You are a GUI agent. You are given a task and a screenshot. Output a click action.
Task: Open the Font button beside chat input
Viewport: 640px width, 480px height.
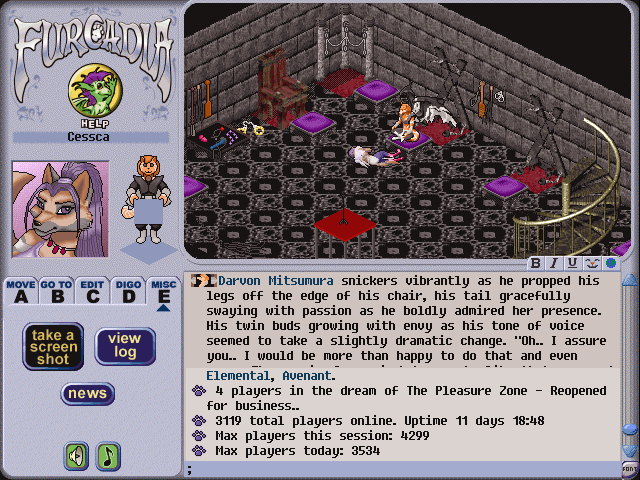point(629,467)
